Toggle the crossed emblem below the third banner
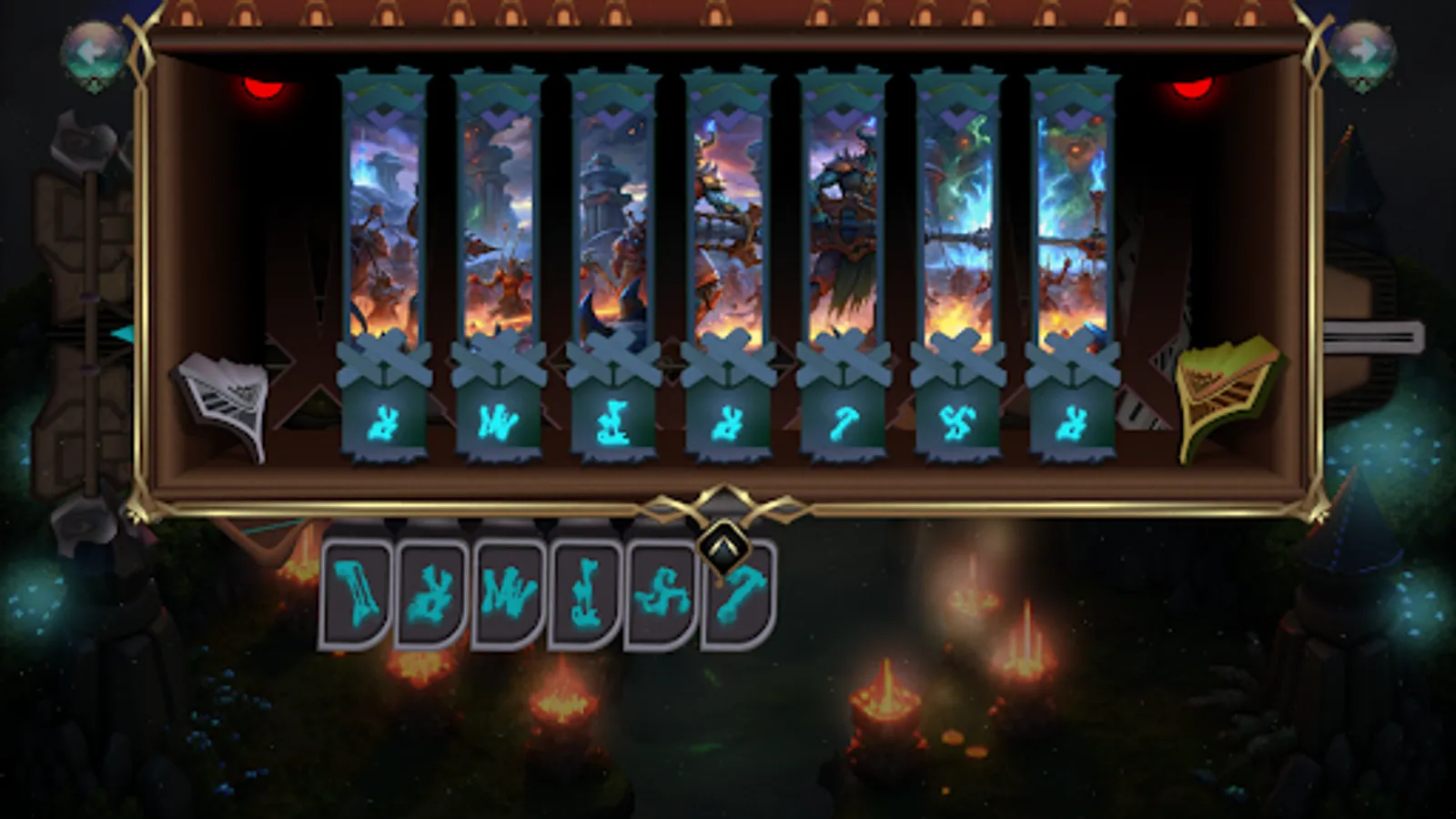The width and height of the screenshot is (1456, 819). click(x=614, y=359)
